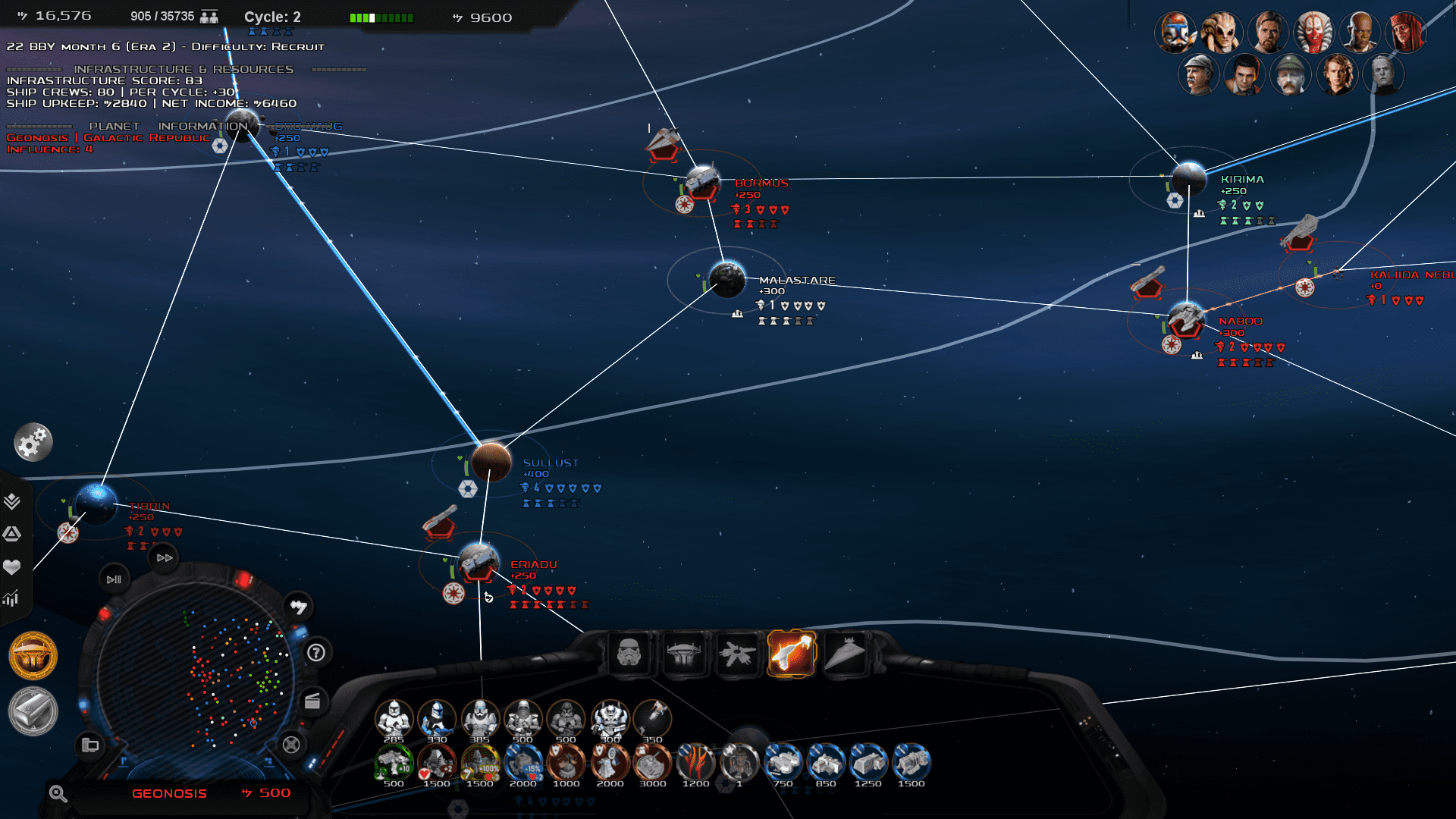Purchase the blue-ringed building upgrade costing 750
The width and height of the screenshot is (1456, 819).
click(783, 761)
